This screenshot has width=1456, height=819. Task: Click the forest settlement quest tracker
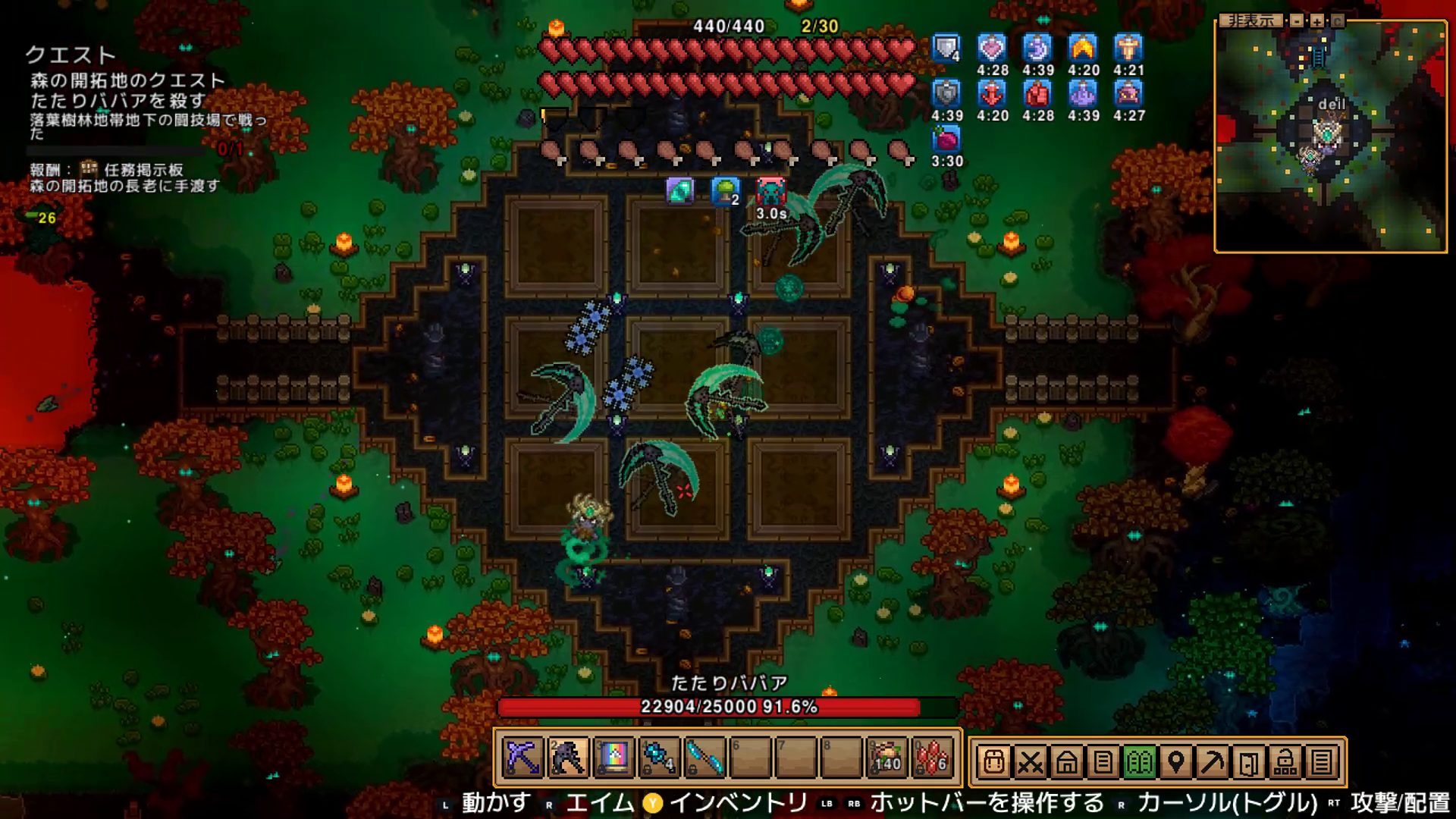pyautogui.click(x=127, y=90)
